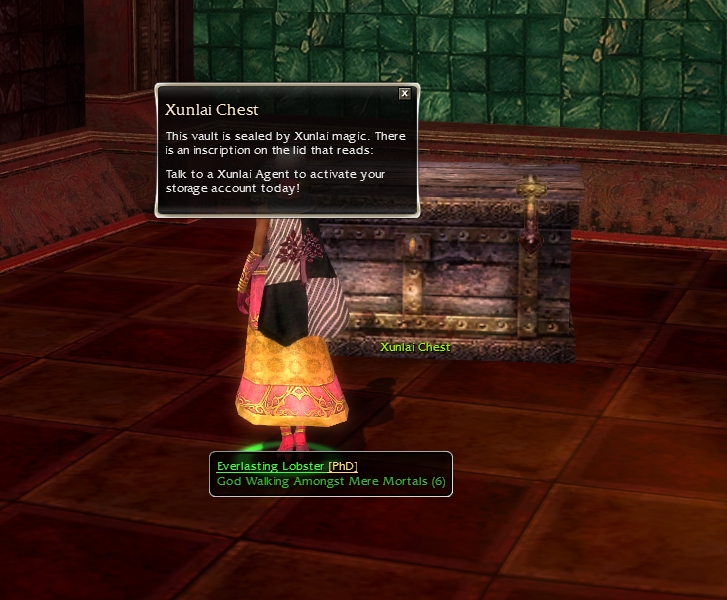
Task: Close the Xunlai Chest dialog
Action: 404,93
